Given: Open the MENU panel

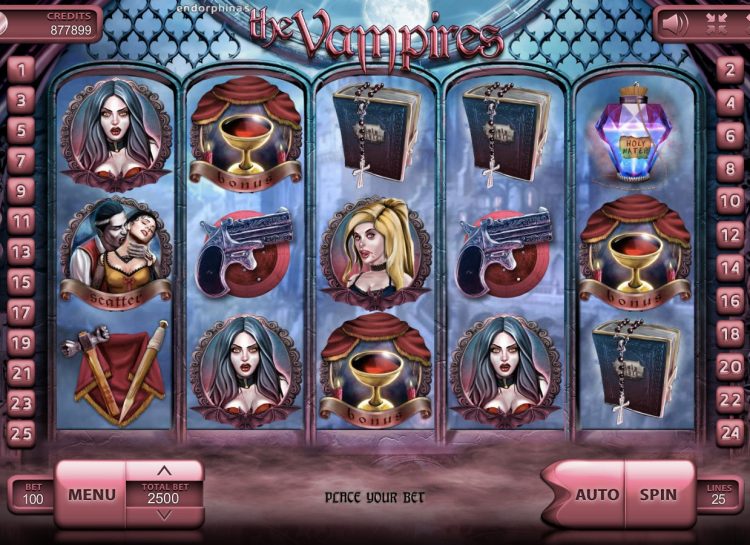Looking at the screenshot, I should click(x=91, y=494).
